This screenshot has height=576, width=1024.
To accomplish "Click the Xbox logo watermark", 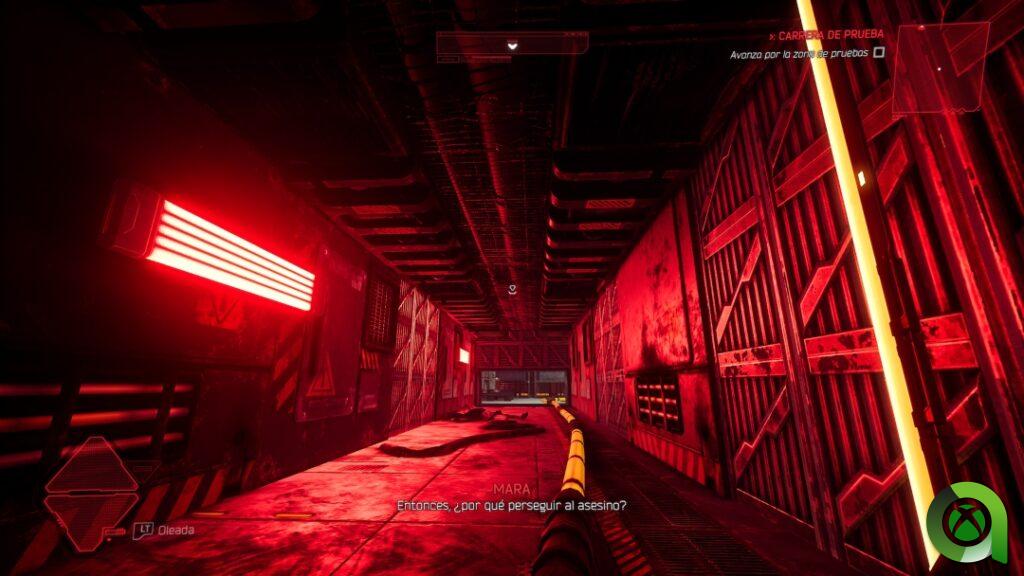I will [x=966, y=523].
